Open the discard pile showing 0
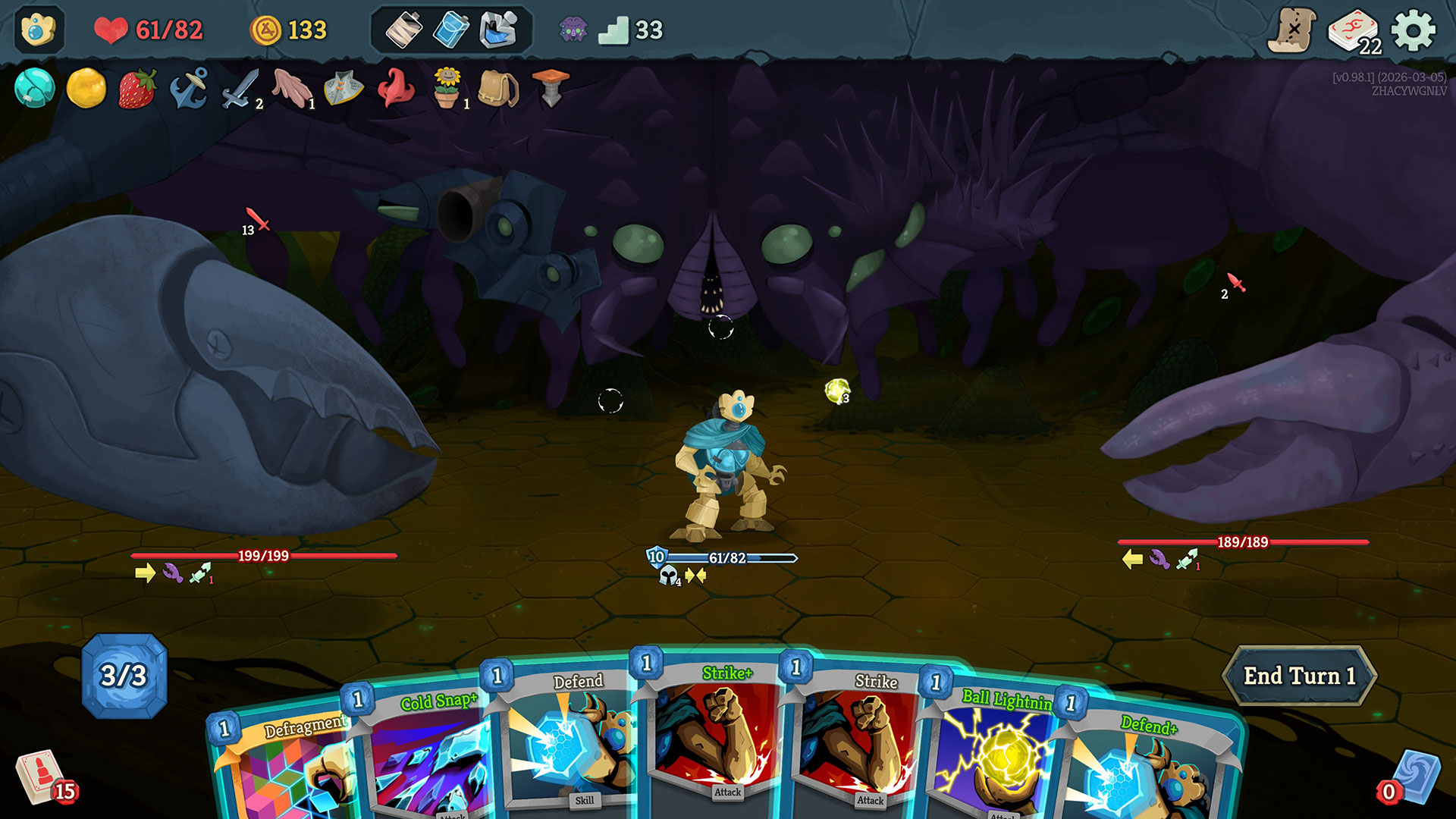The height and width of the screenshot is (819, 1456). point(1411,779)
